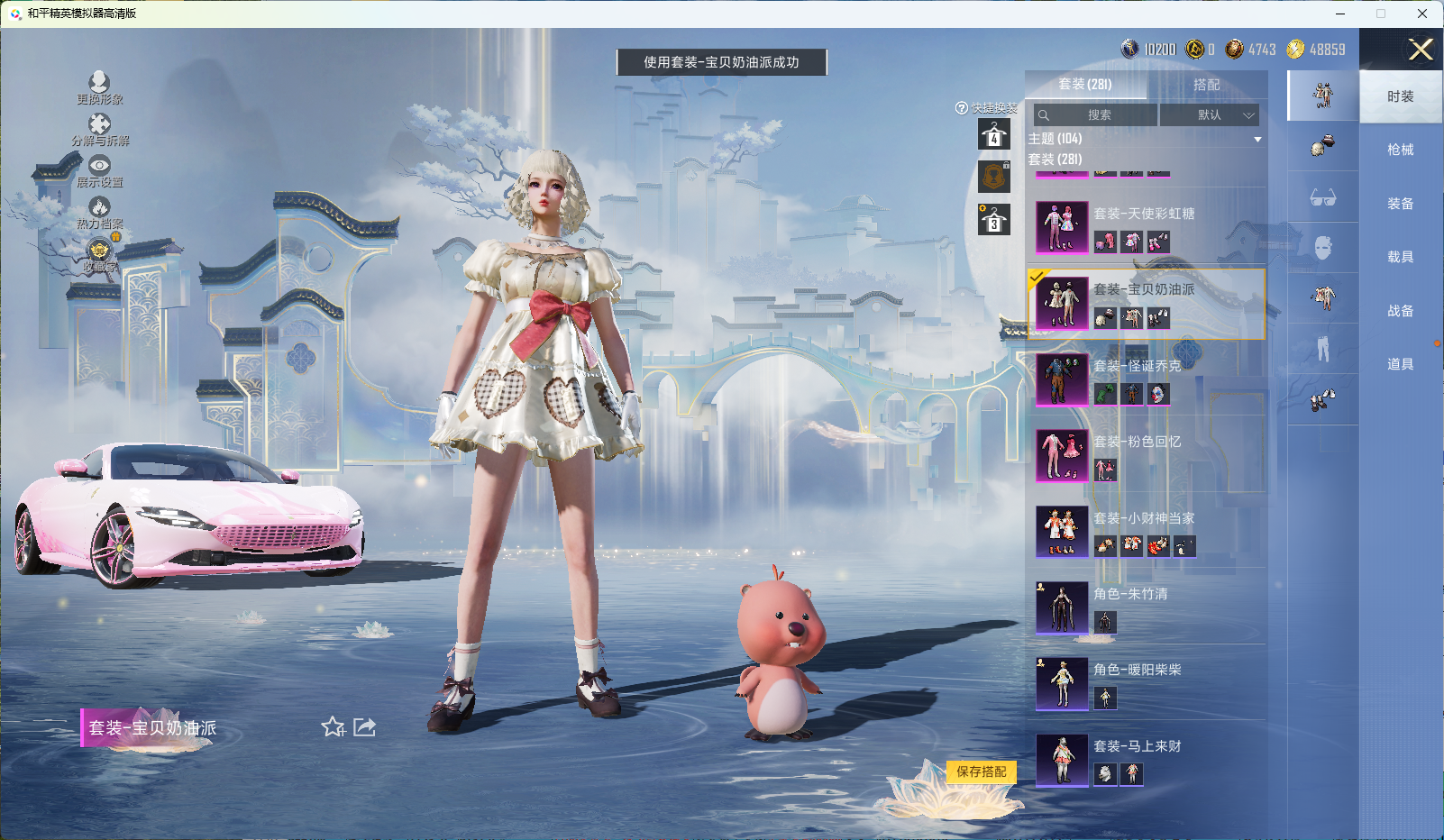Open the 默认 sort dropdown
The width and height of the screenshot is (1444, 840).
coord(1209,115)
